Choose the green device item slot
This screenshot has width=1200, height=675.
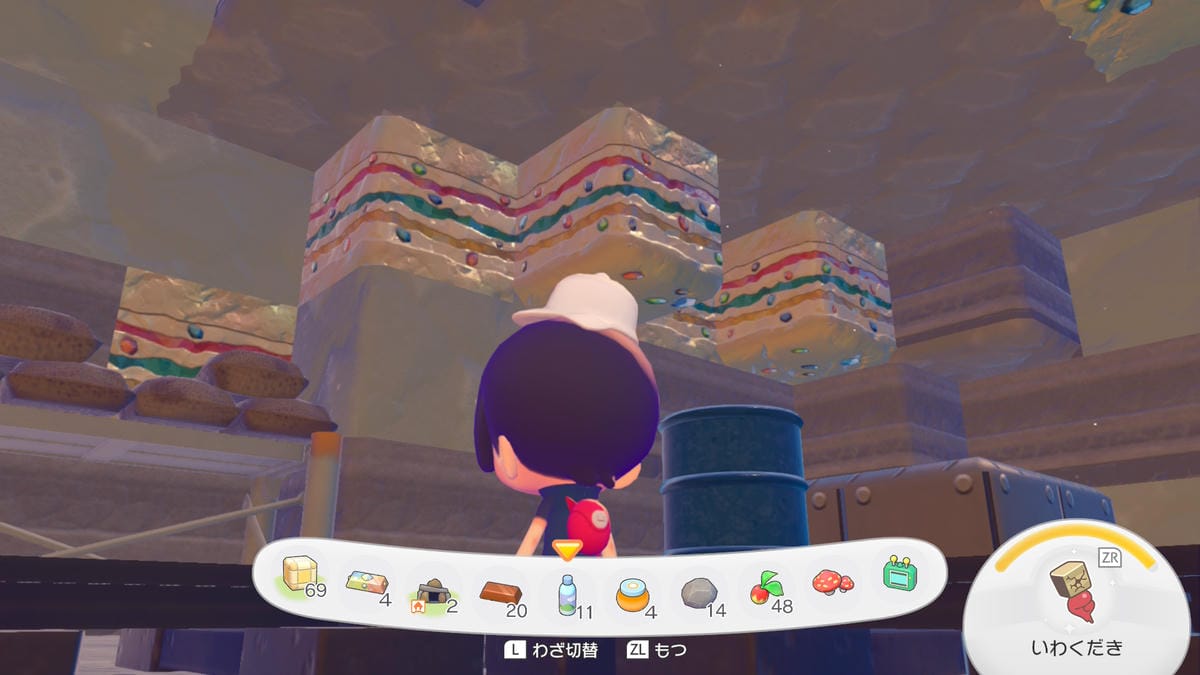pos(899,573)
